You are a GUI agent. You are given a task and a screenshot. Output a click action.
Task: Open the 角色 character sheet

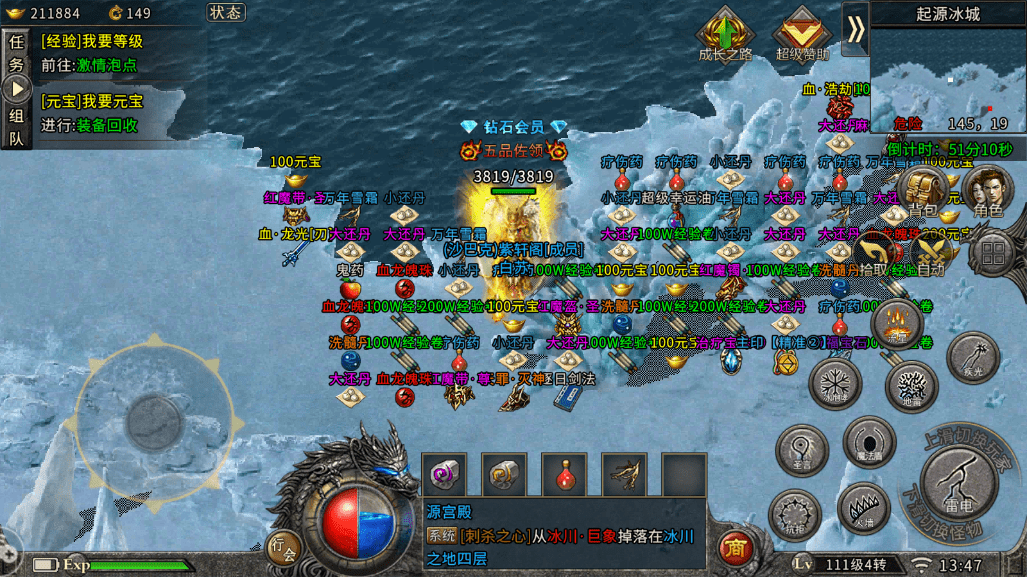987,190
